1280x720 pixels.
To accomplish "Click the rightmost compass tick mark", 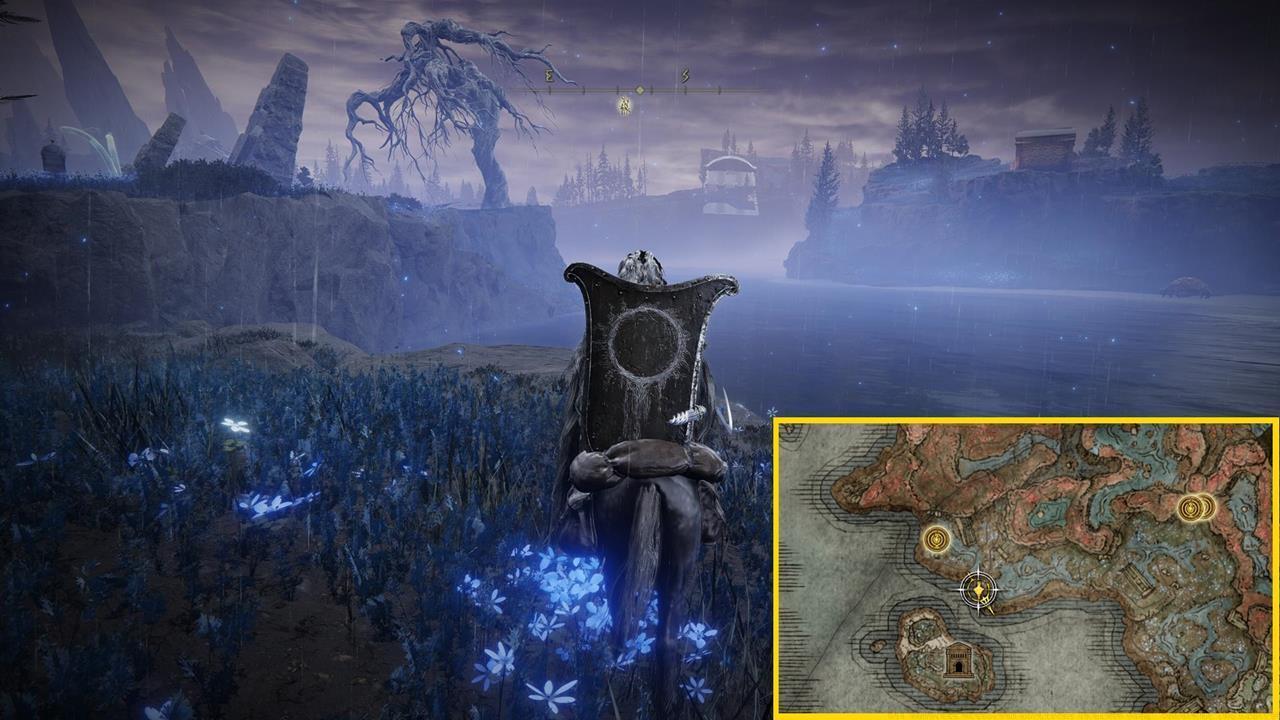I will pos(720,90).
